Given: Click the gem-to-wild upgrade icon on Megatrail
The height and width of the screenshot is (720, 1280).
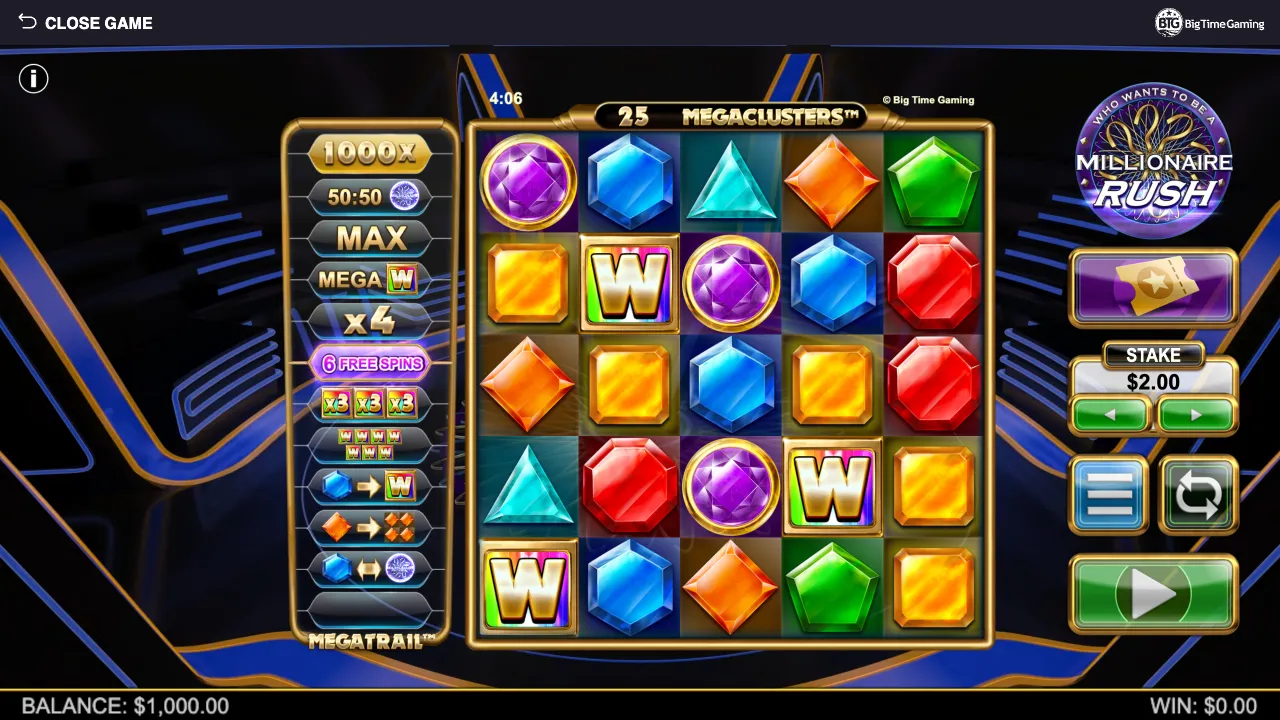Looking at the screenshot, I should [371, 487].
